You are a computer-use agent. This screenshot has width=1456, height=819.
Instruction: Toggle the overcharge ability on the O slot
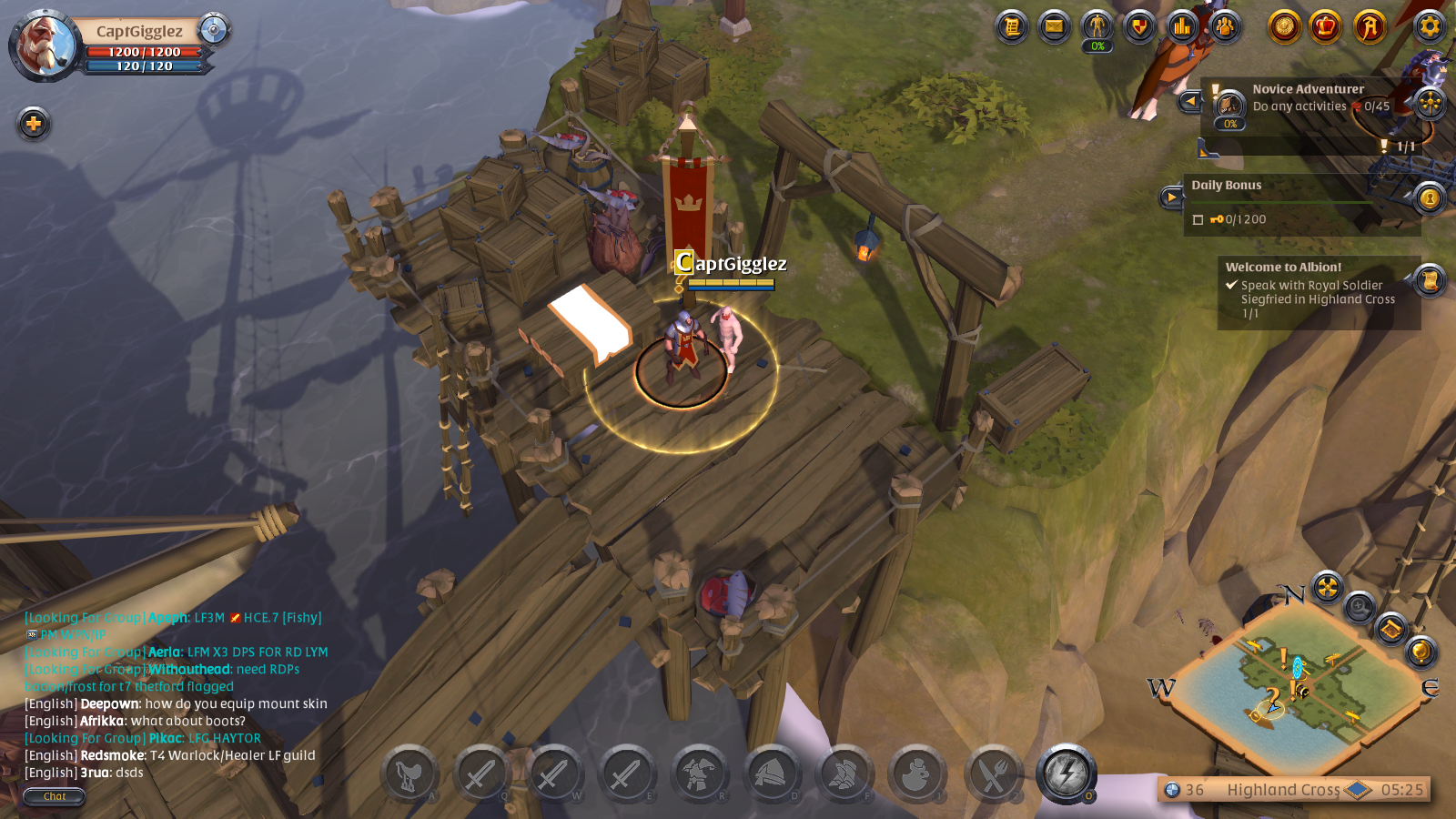click(x=1067, y=774)
